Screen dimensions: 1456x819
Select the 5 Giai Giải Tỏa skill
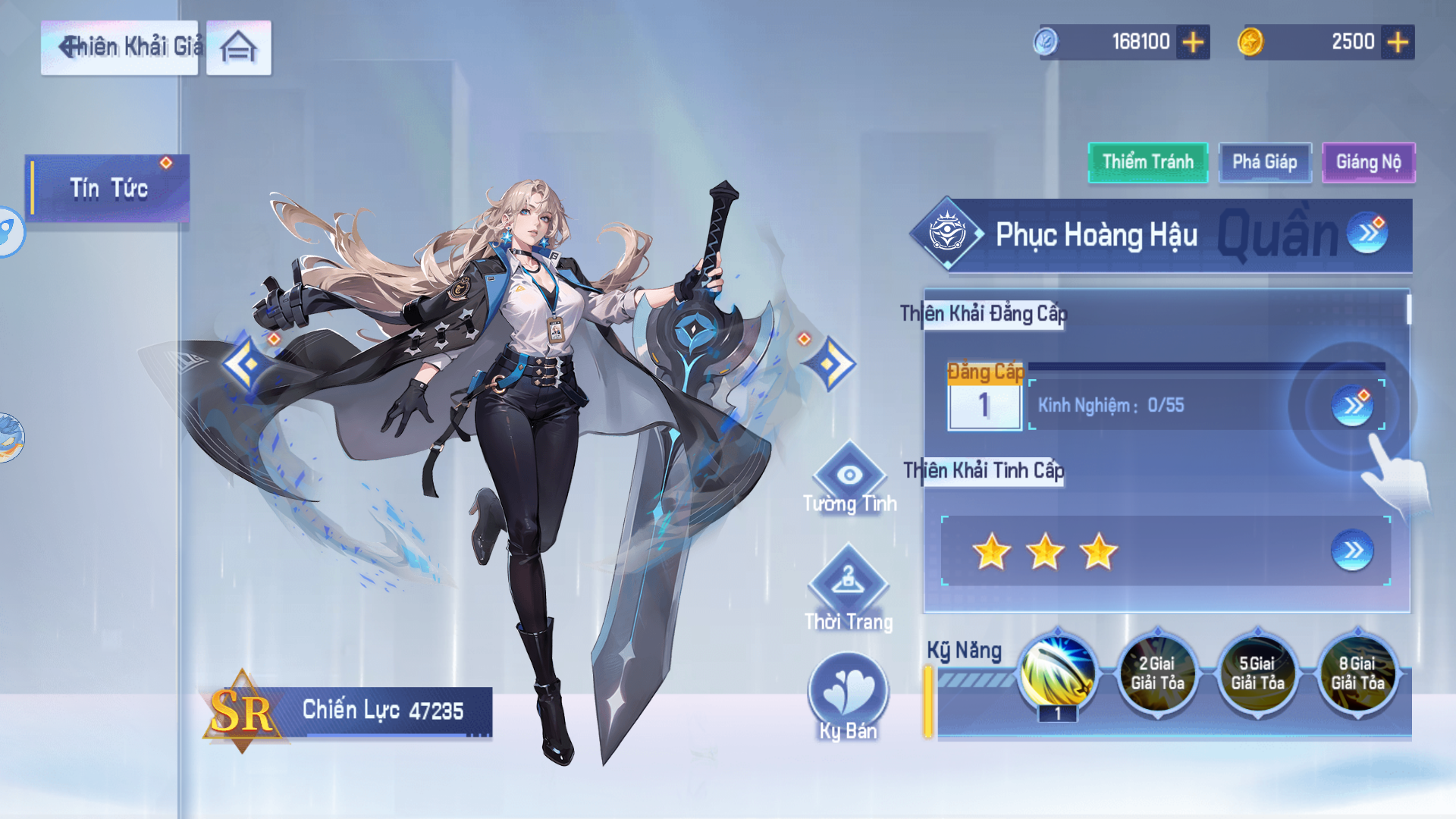[1258, 674]
